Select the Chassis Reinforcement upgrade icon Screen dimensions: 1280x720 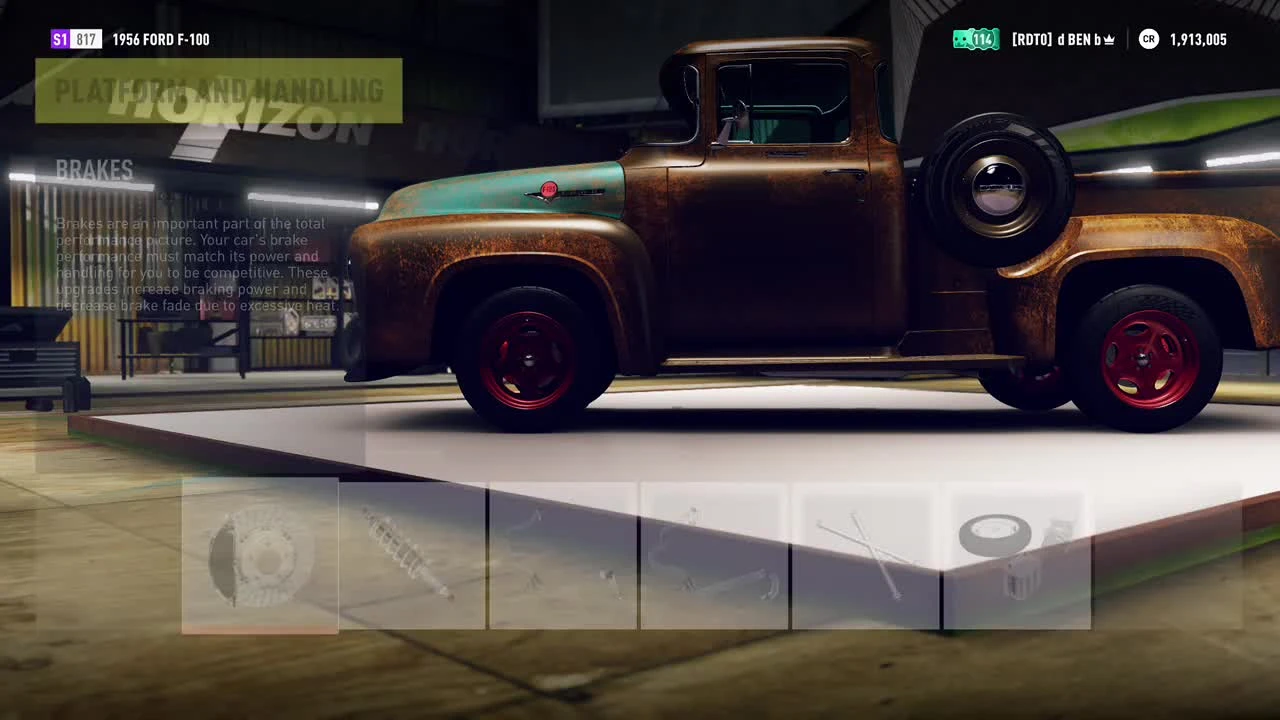click(714, 555)
